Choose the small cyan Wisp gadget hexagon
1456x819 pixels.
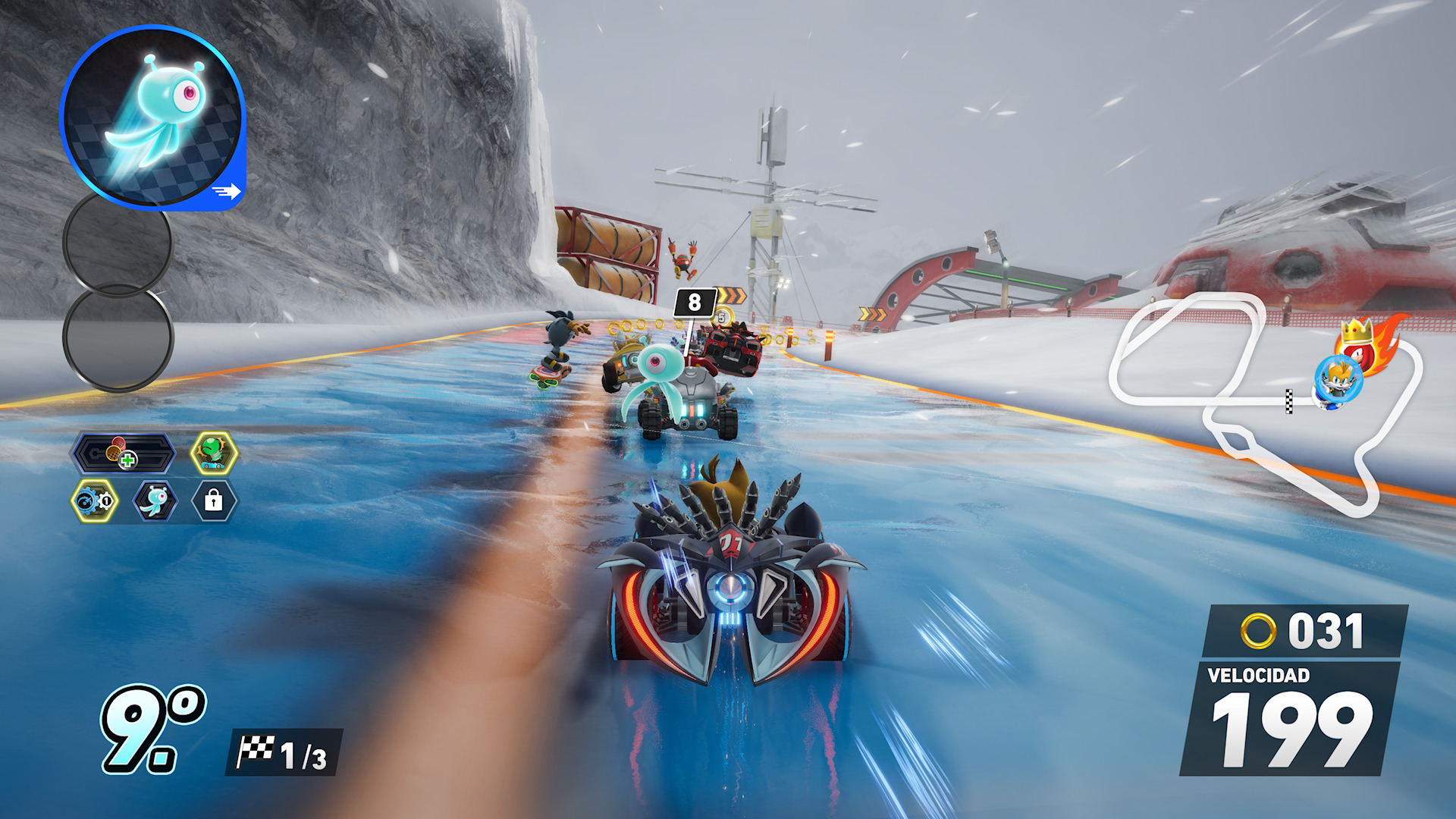pyautogui.click(x=155, y=501)
